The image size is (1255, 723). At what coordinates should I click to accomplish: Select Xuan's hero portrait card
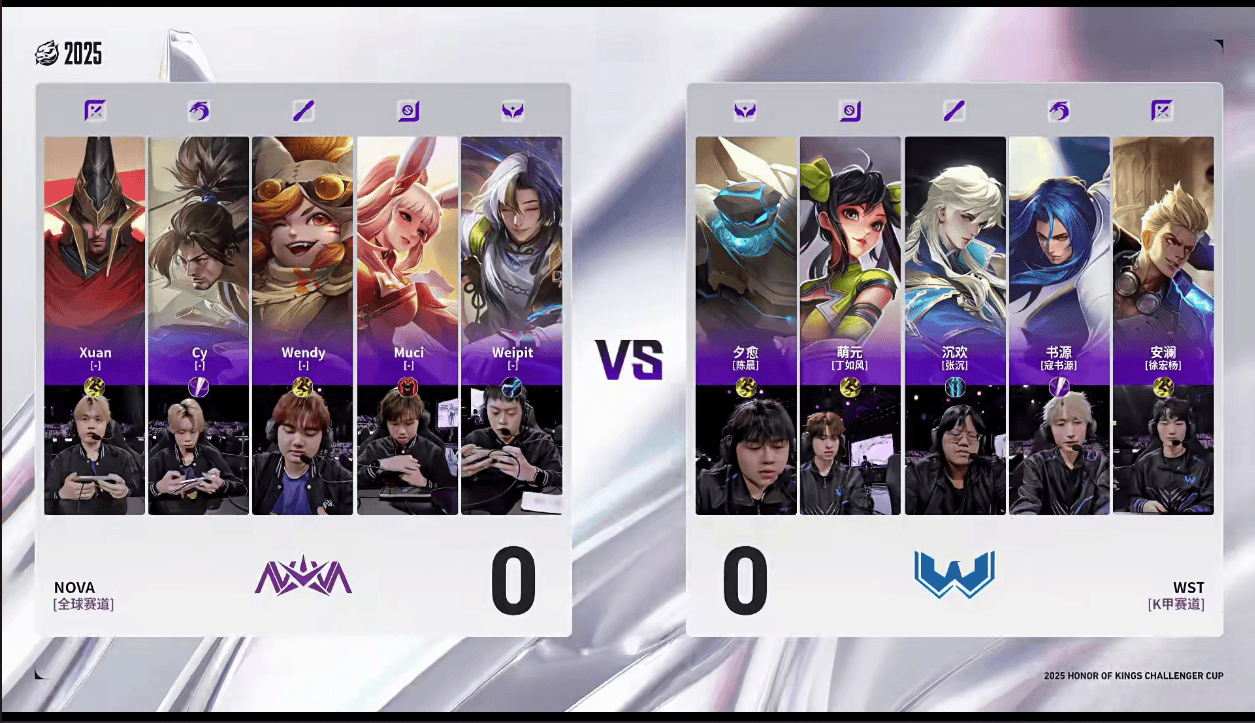(95, 240)
